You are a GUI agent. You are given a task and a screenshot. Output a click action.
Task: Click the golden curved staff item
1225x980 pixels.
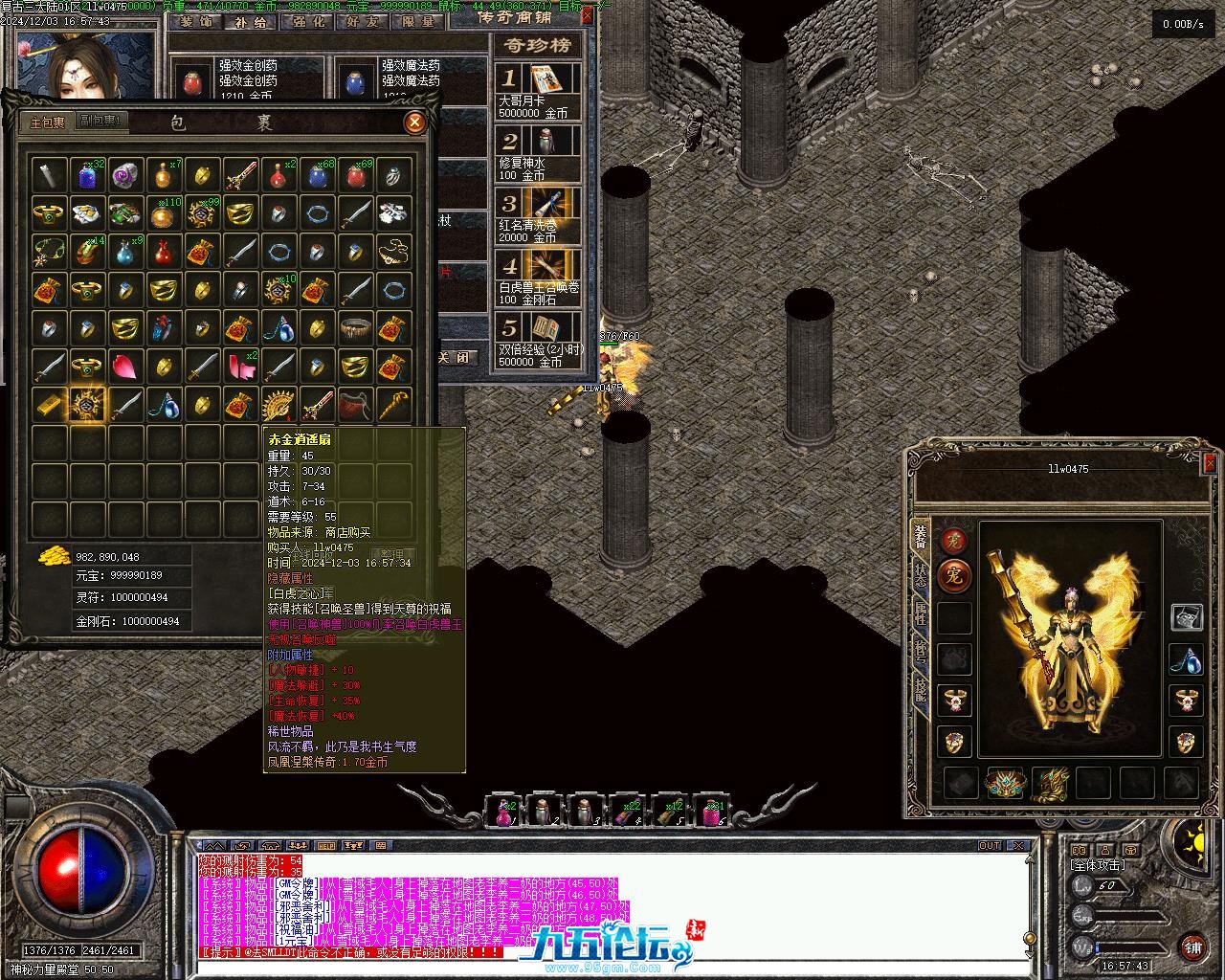[392, 404]
